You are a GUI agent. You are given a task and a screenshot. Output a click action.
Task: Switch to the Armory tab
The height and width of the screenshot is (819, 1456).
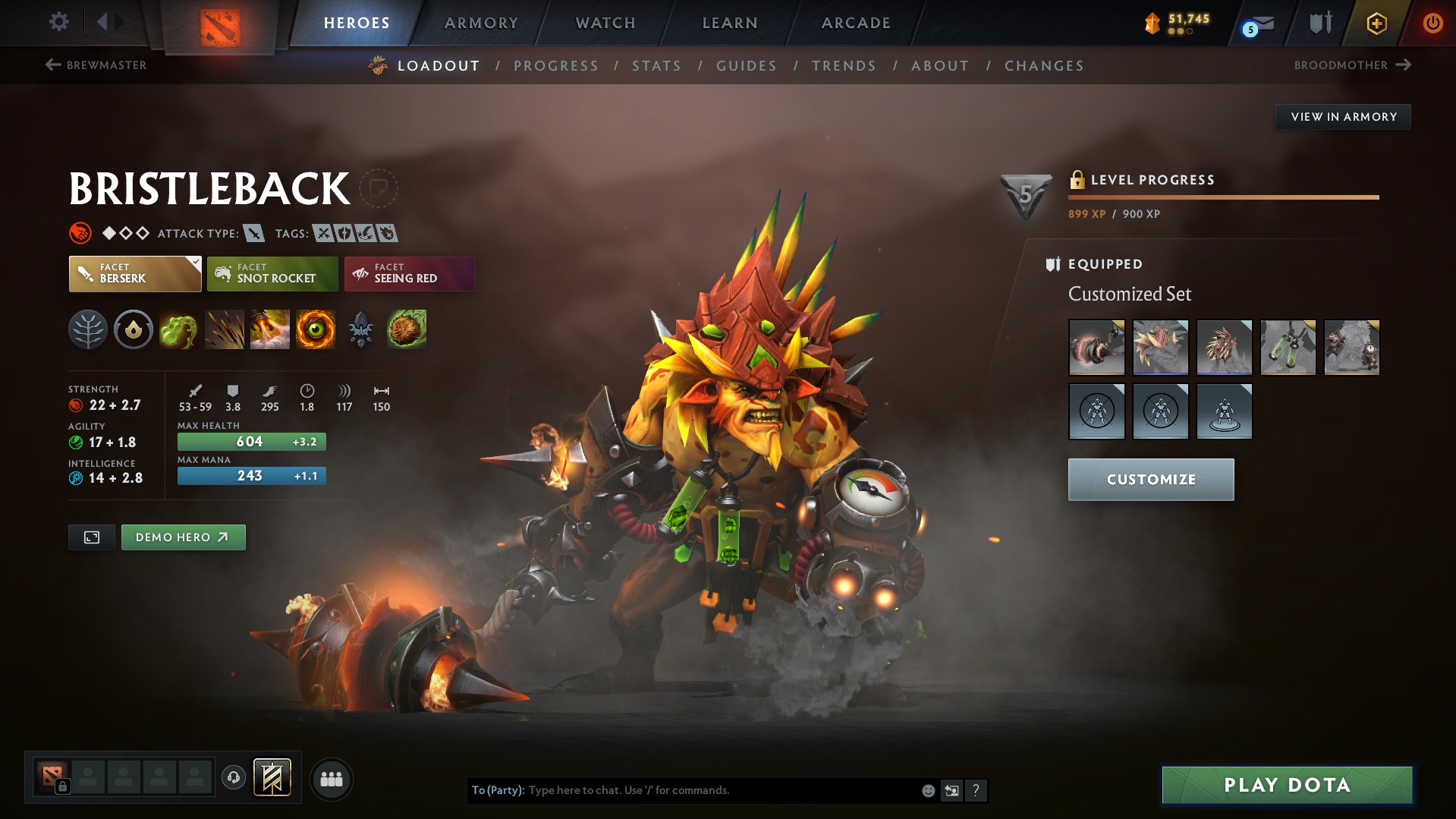coord(481,23)
